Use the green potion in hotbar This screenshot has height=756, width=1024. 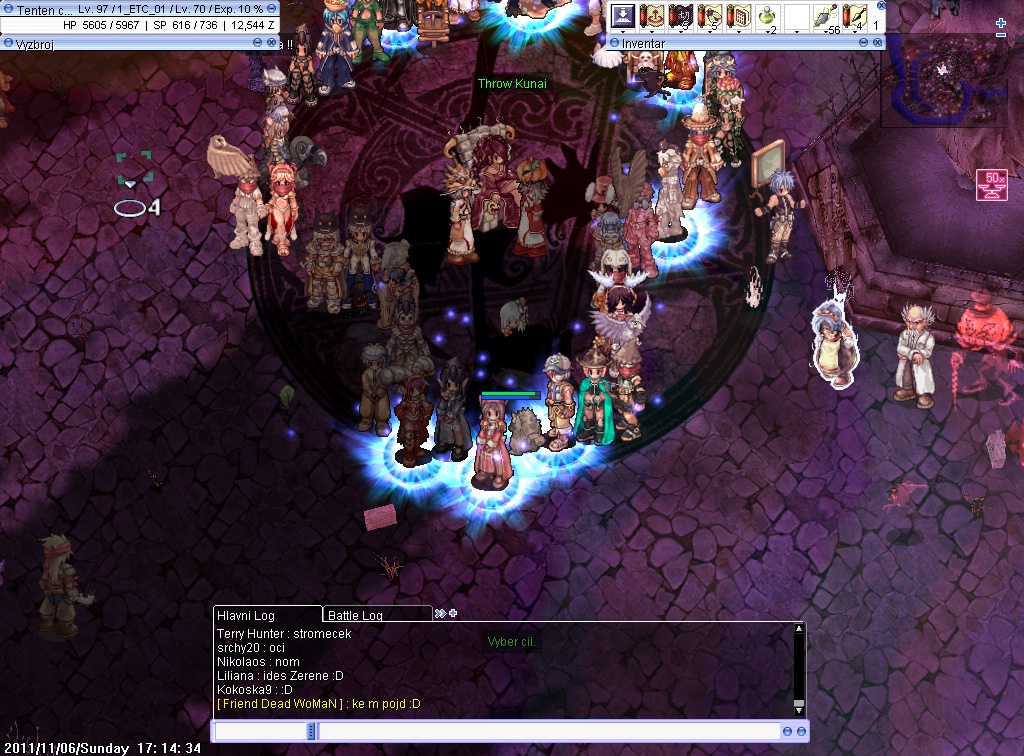tap(768, 17)
